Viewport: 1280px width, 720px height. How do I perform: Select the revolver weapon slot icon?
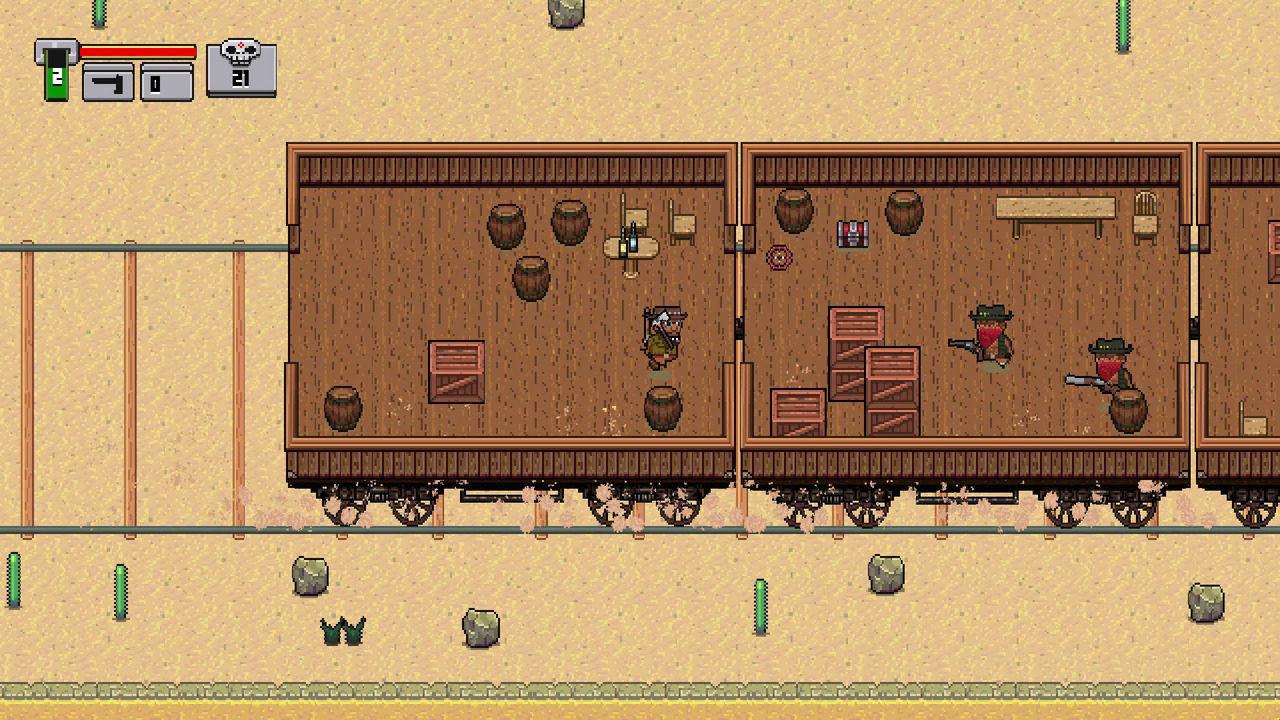point(107,83)
